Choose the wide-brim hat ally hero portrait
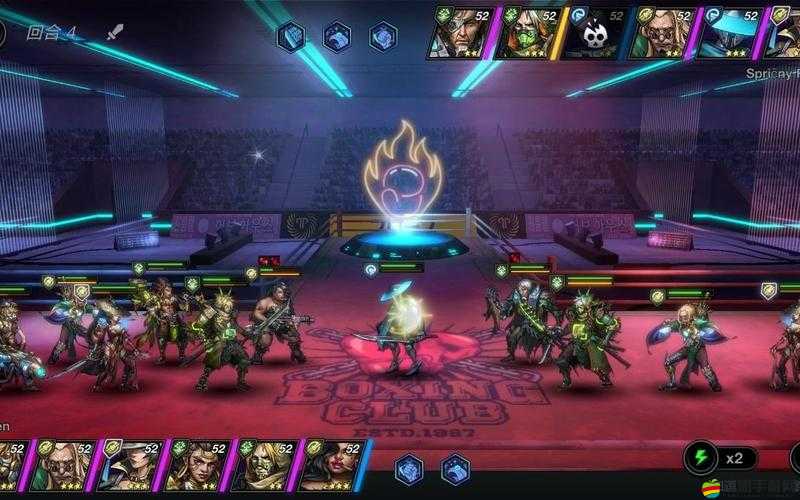The height and width of the screenshot is (500, 800). [x=130, y=464]
